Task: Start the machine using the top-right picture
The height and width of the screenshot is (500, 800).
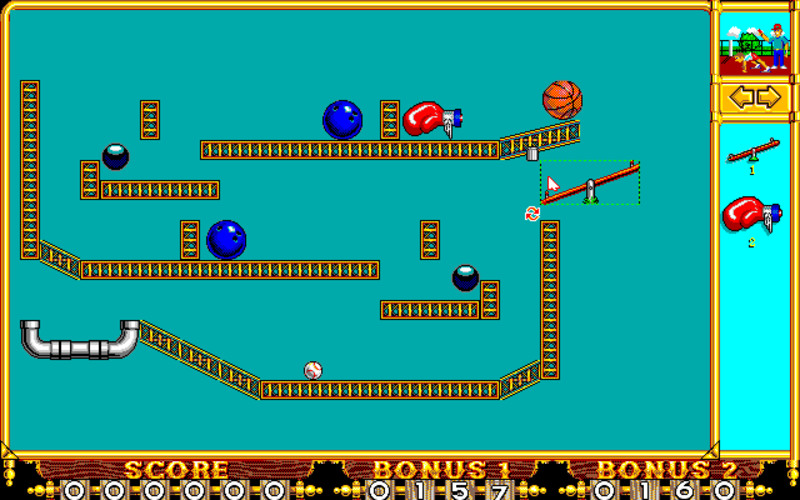Action: coord(755,47)
